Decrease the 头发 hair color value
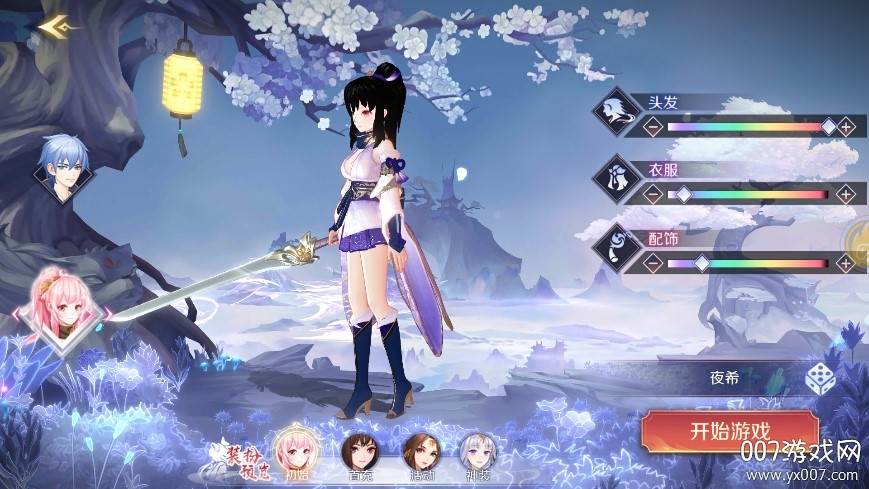 pos(652,127)
